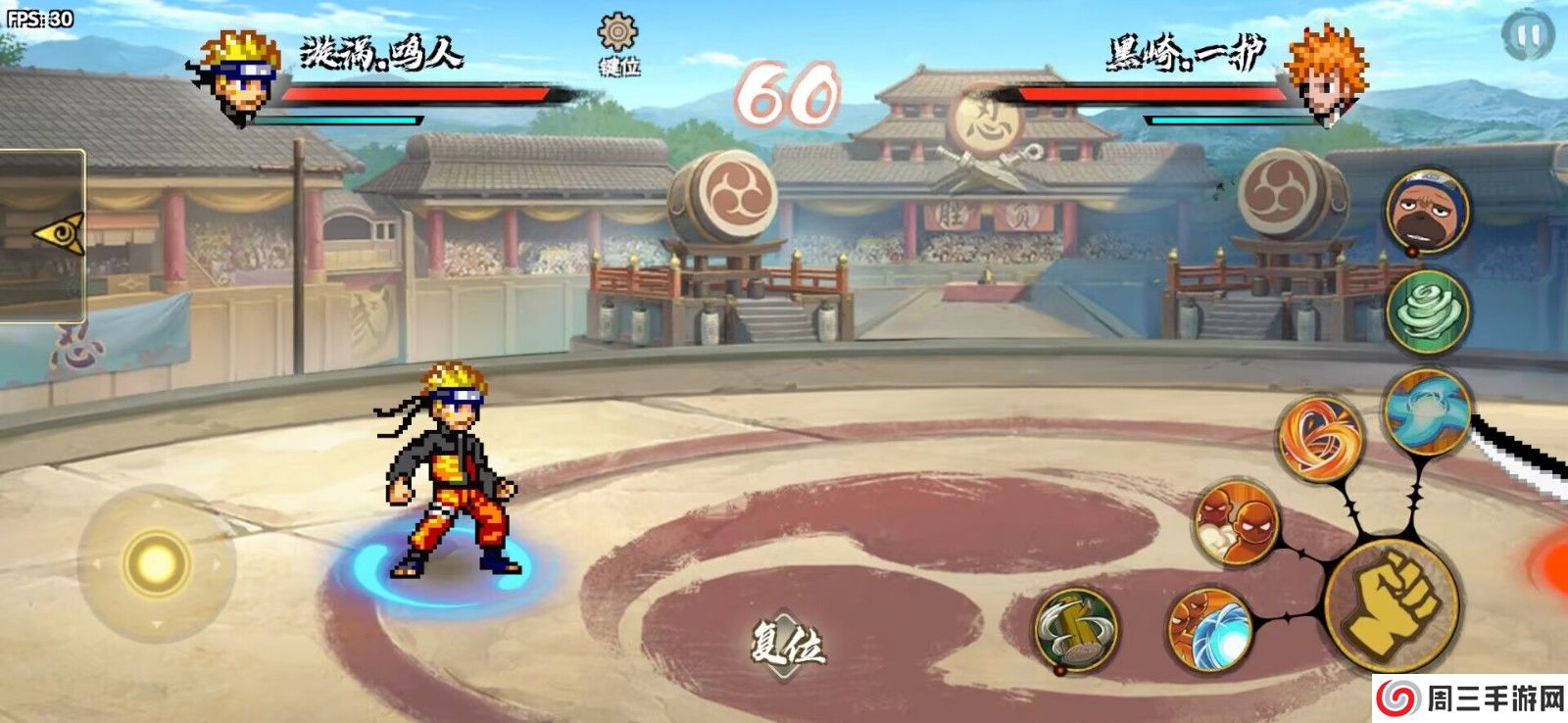Image resolution: width=1568 pixels, height=723 pixels.
Task: Open the 键位 key layout gear settings
Action: (618, 44)
